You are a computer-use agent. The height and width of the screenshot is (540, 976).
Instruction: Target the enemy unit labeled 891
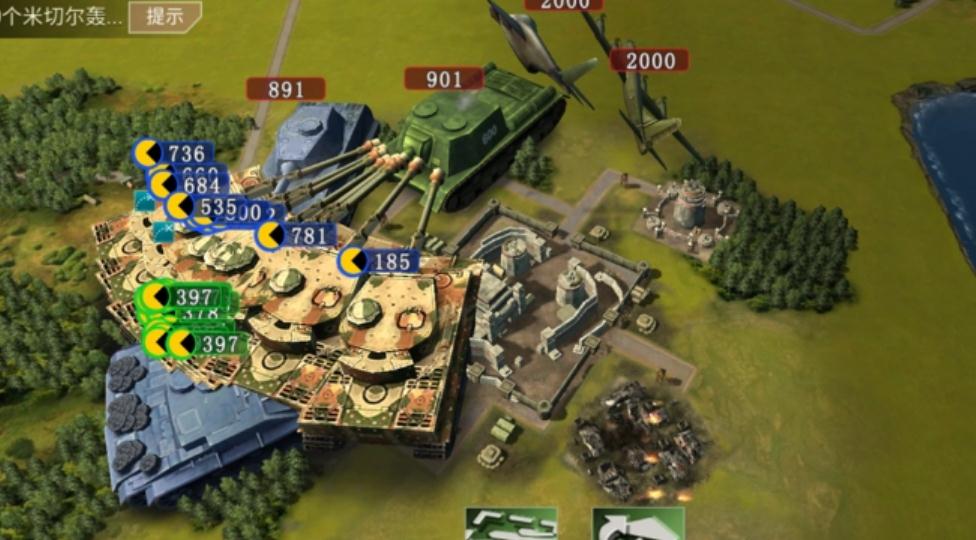click(286, 89)
